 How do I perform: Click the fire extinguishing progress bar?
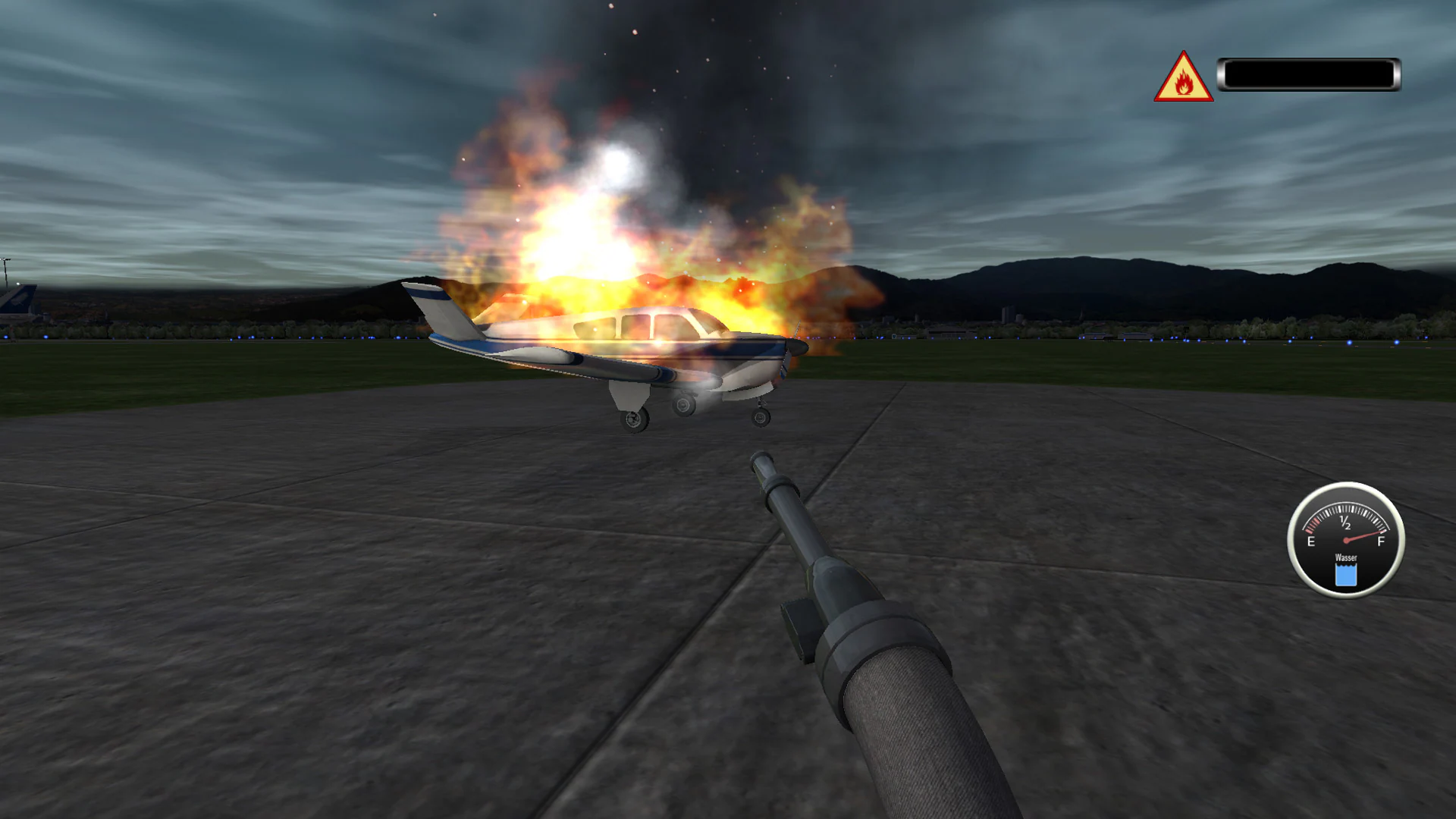1312,73
